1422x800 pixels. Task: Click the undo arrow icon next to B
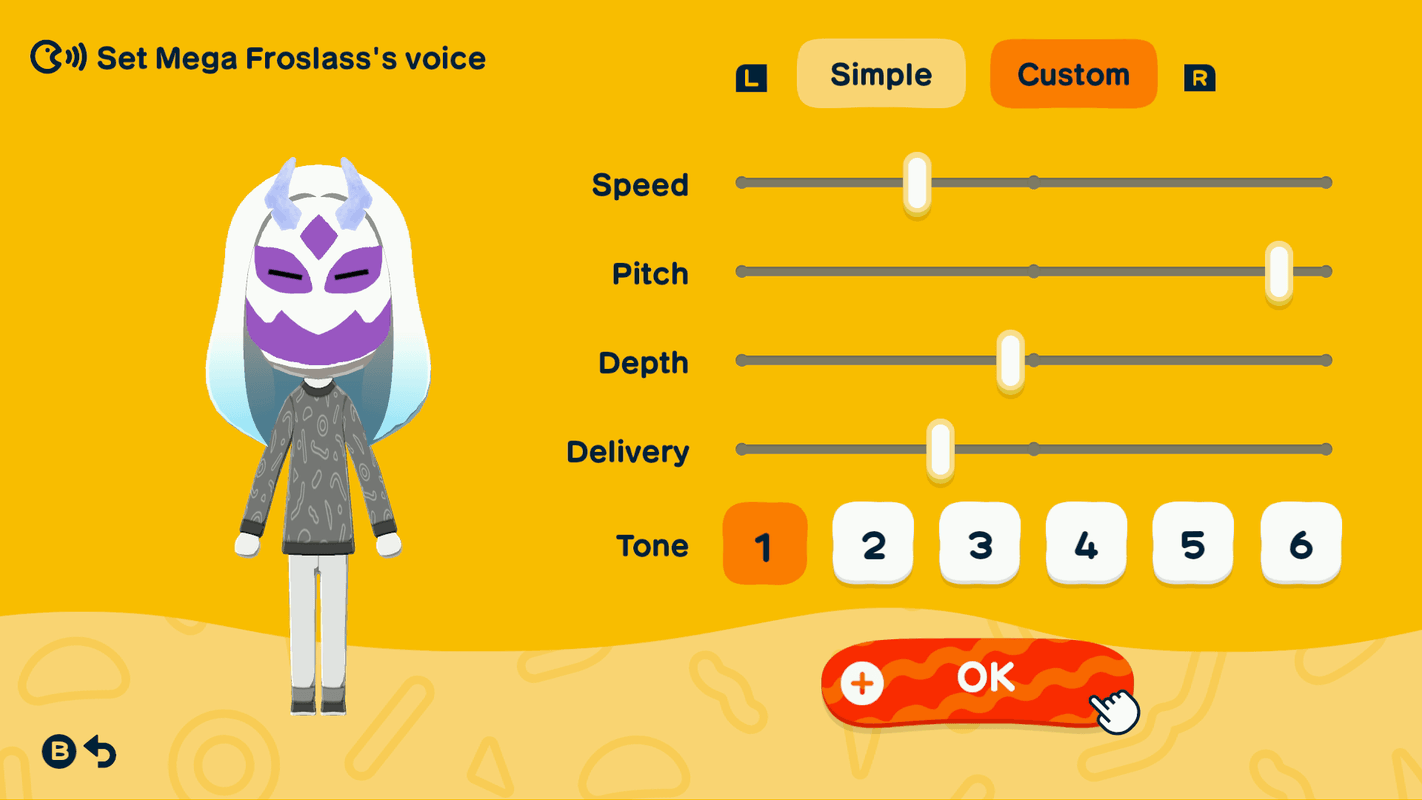(x=100, y=753)
